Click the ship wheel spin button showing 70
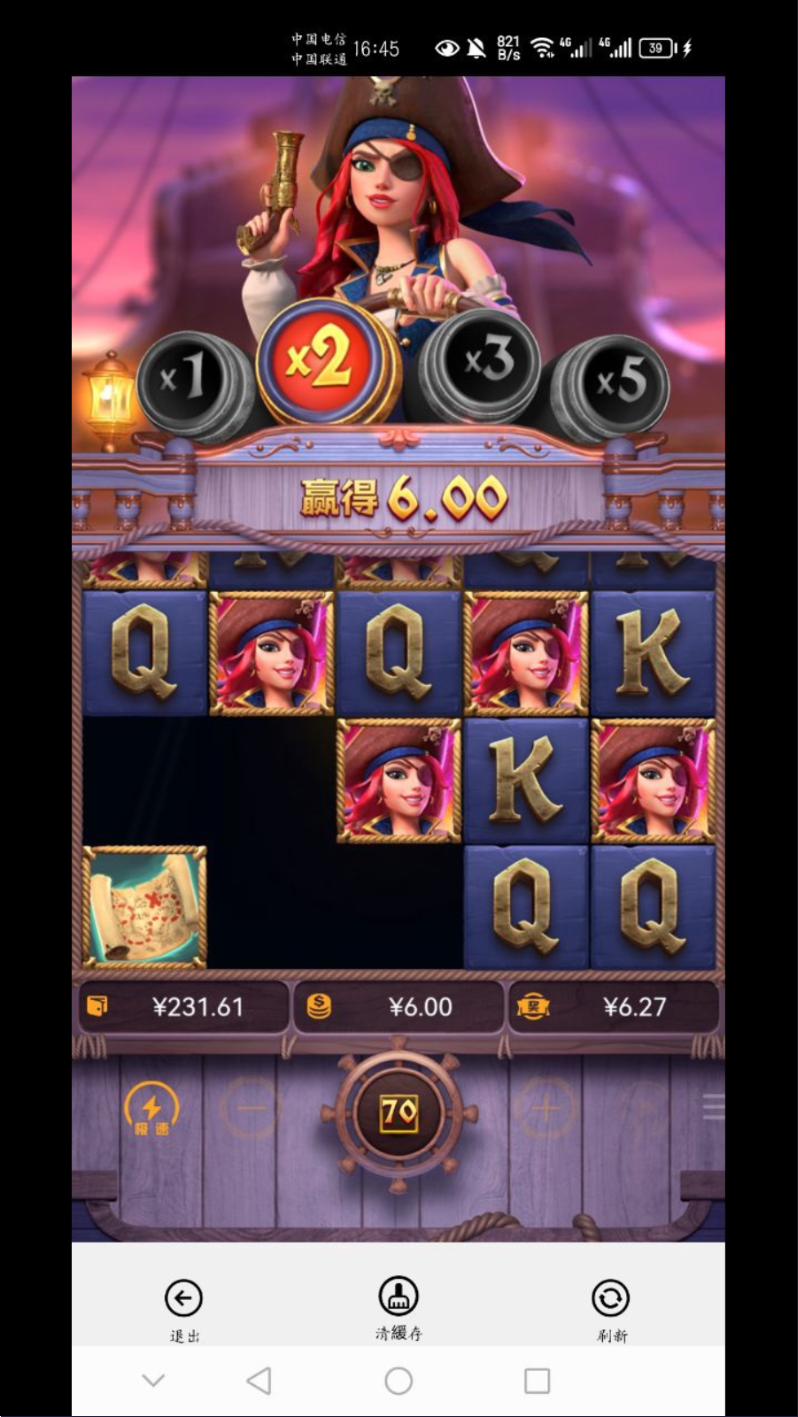Image resolution: width=798 pixels, height=1417 pixels. pyautogui.click(x=399, y=1112)
